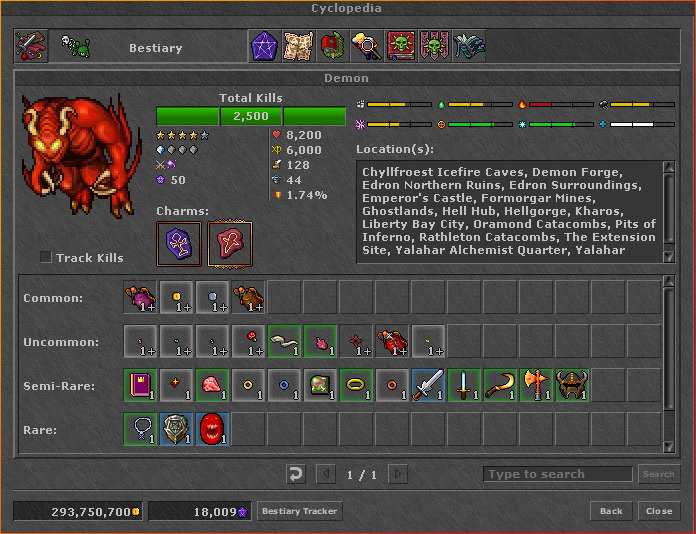Select the scroll item in Uncommon loot

click(x=284, y=341)
